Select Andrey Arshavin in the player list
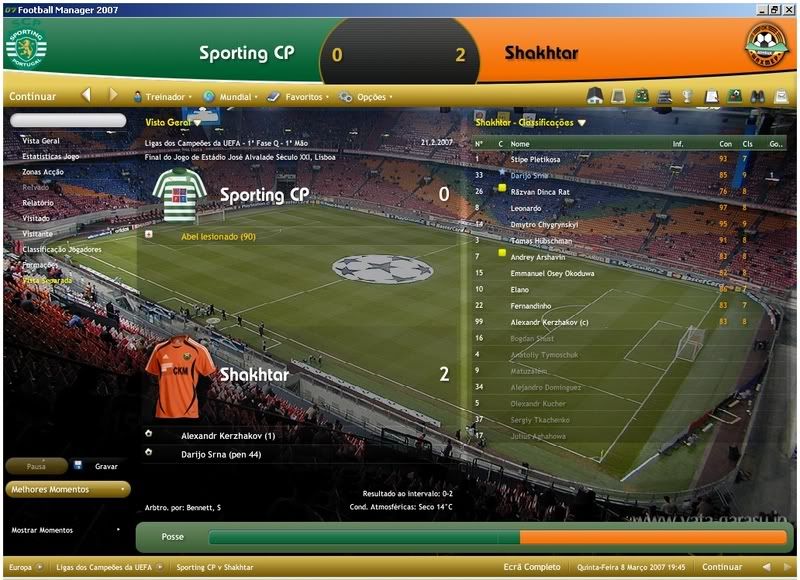The width and height of the screenshot is (800, 580). tap(539, 257)
